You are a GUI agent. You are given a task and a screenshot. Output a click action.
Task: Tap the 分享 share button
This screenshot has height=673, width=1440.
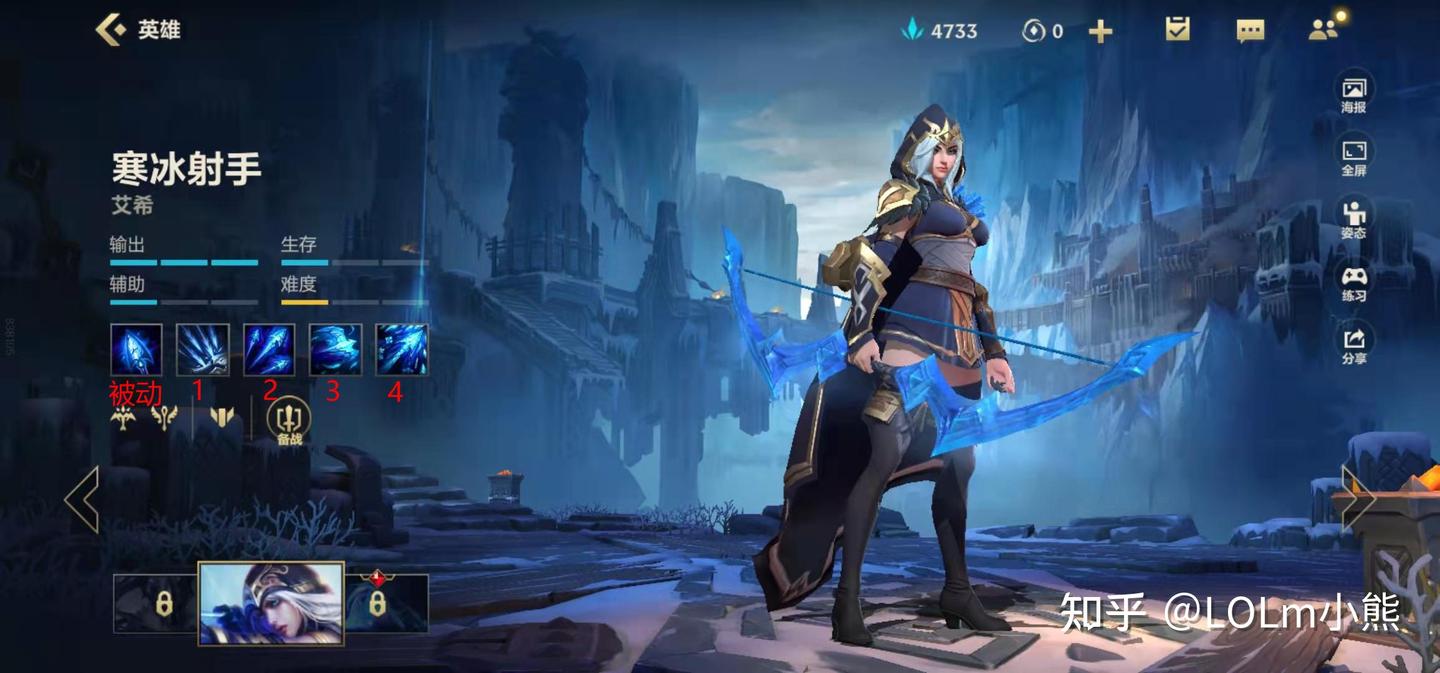tap(1354, 345)
